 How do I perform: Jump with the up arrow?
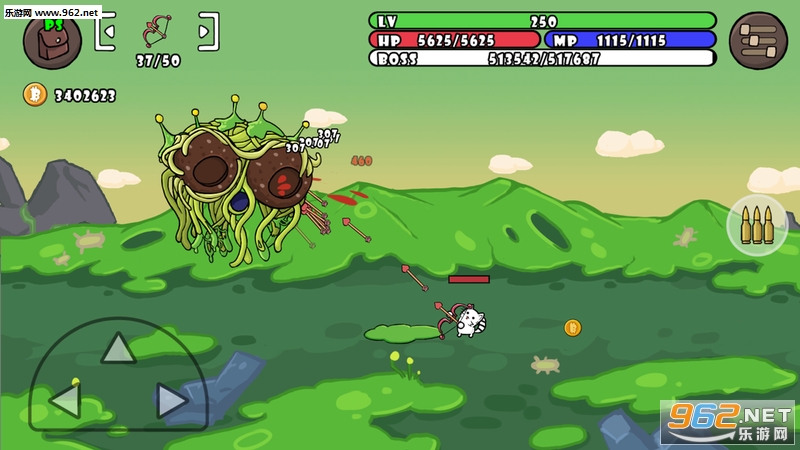(118, 347)
